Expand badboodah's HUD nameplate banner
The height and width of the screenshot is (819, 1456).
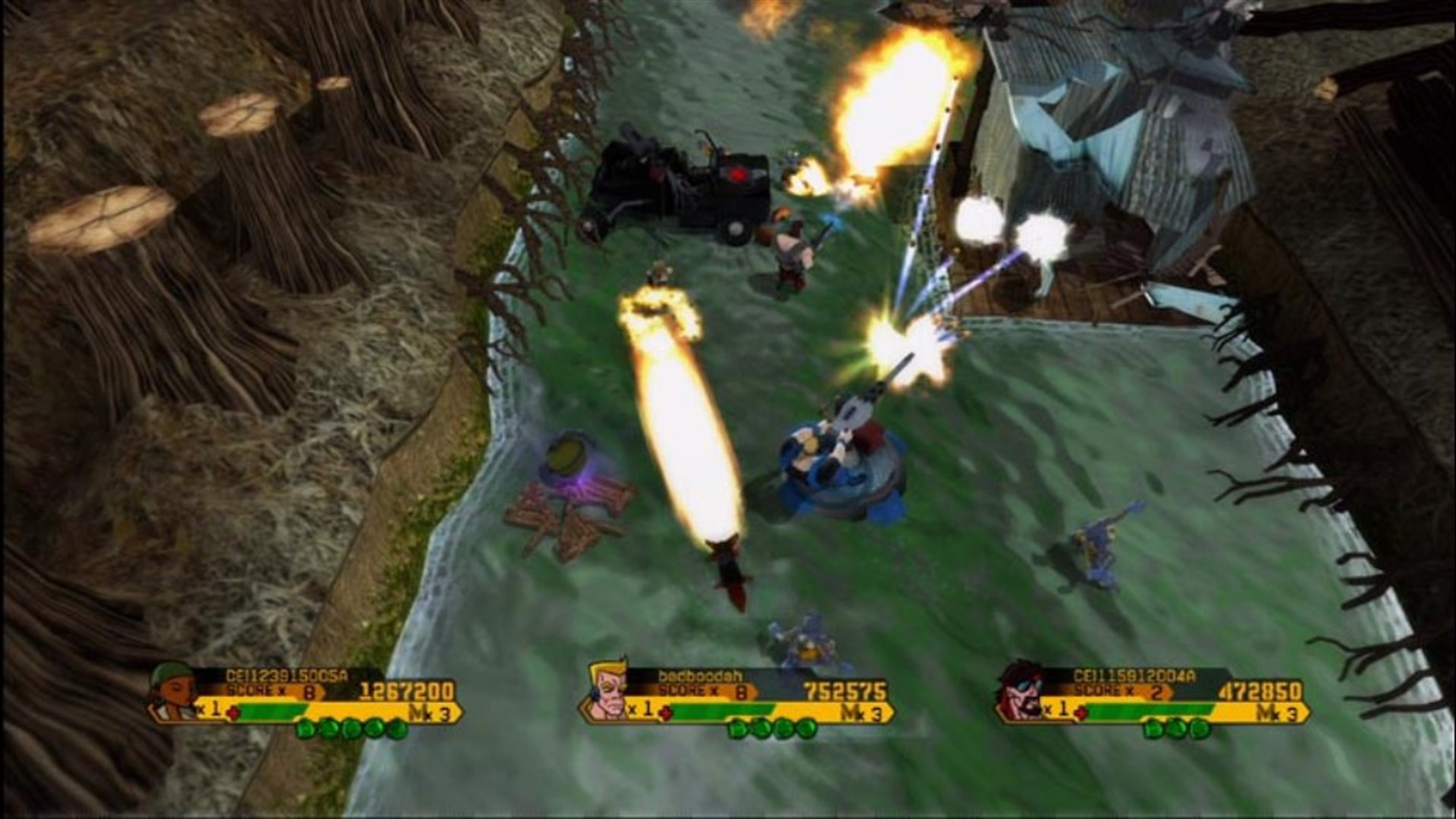point(700,676)
